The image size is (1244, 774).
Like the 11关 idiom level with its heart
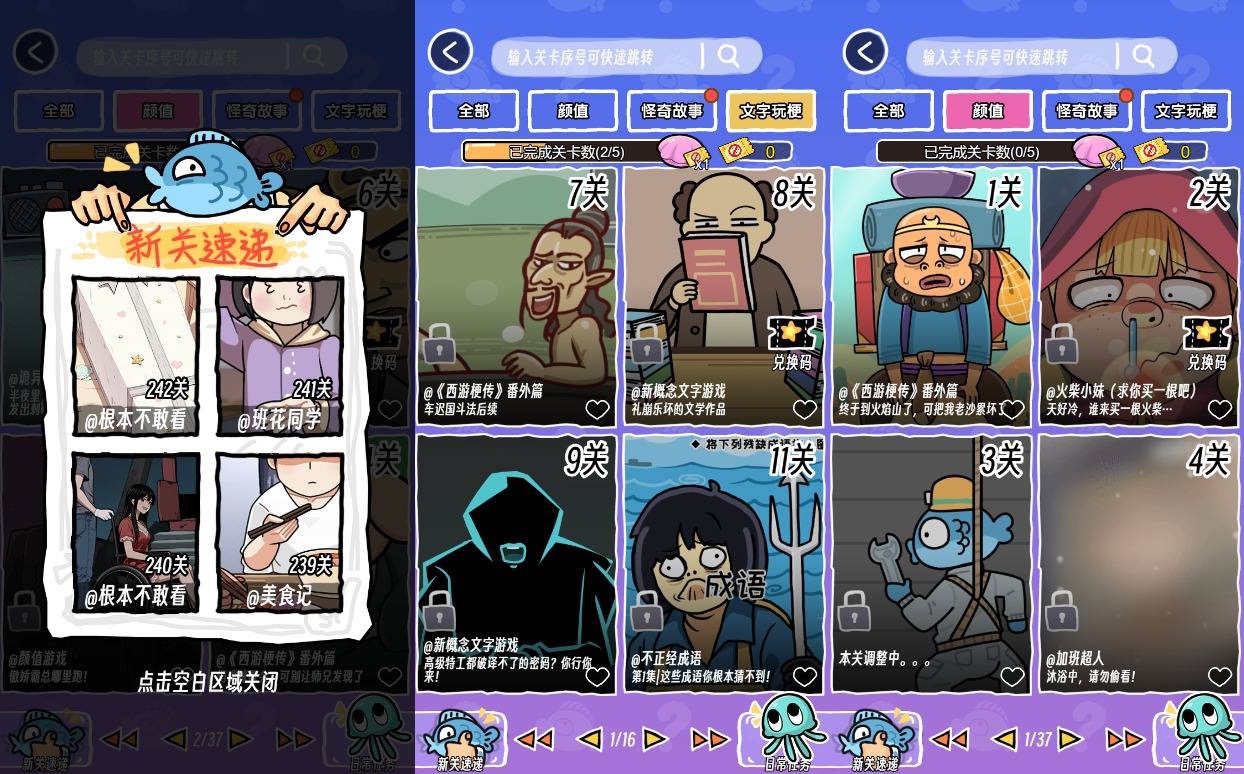tap(805, 677)
